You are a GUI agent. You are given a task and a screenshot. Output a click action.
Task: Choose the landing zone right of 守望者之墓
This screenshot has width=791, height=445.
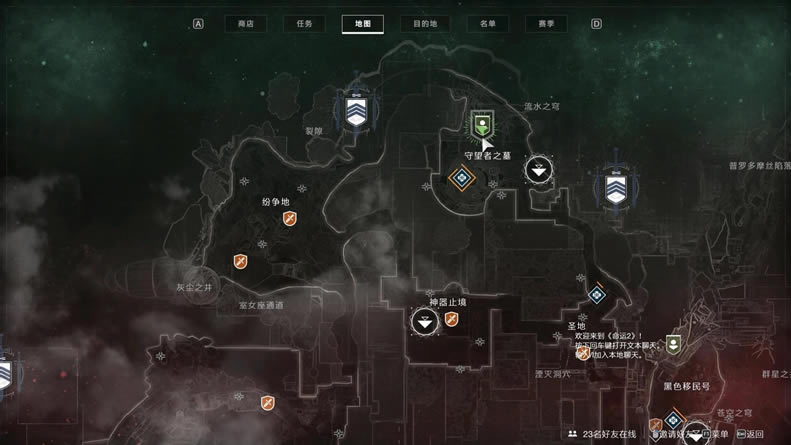[x=539, y=169]
